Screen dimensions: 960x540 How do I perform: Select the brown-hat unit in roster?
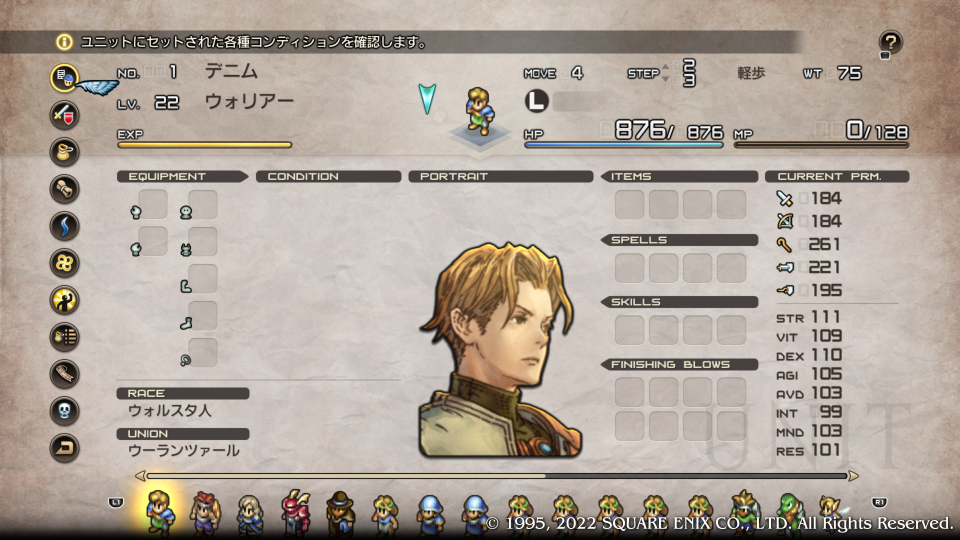[x=341, y=510]
